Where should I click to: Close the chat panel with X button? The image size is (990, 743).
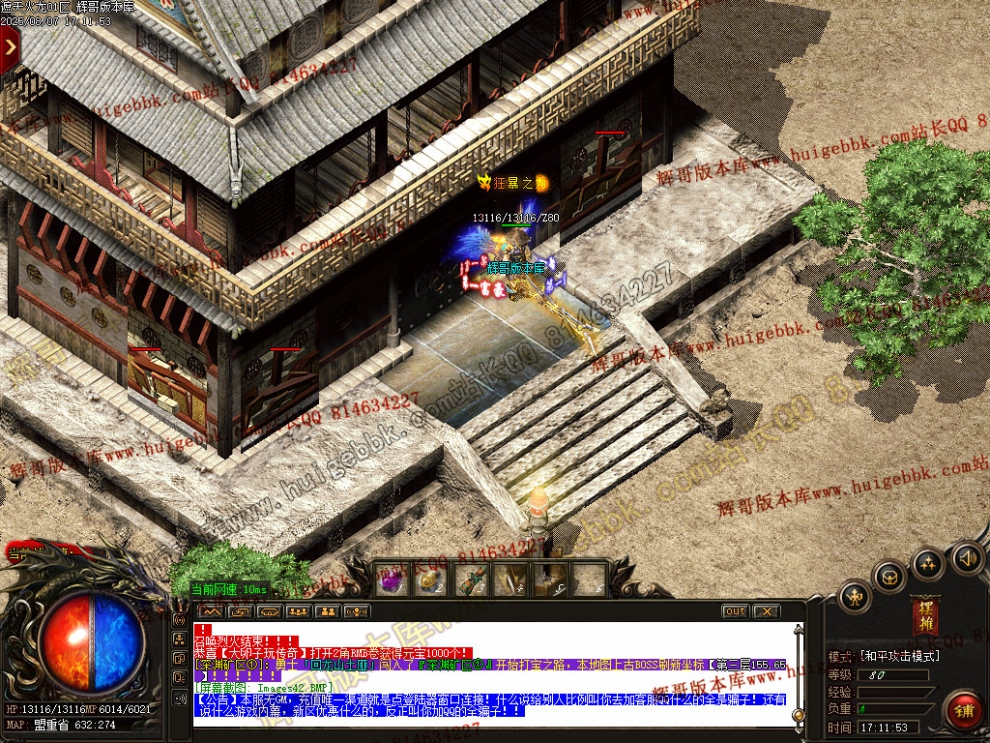[766, 611]
